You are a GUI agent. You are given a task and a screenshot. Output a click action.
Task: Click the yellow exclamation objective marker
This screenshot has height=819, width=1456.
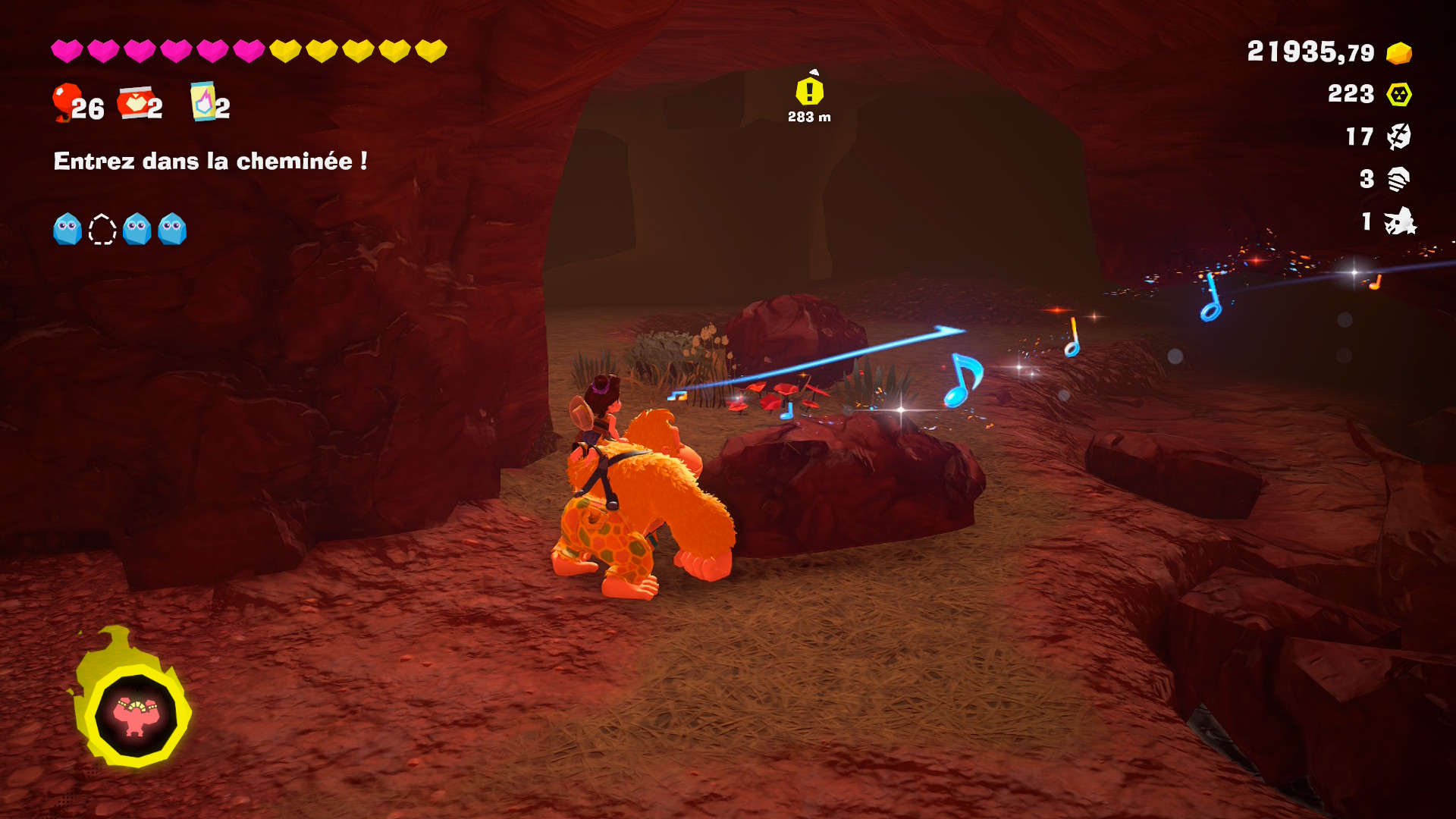[x=809, y=92]
